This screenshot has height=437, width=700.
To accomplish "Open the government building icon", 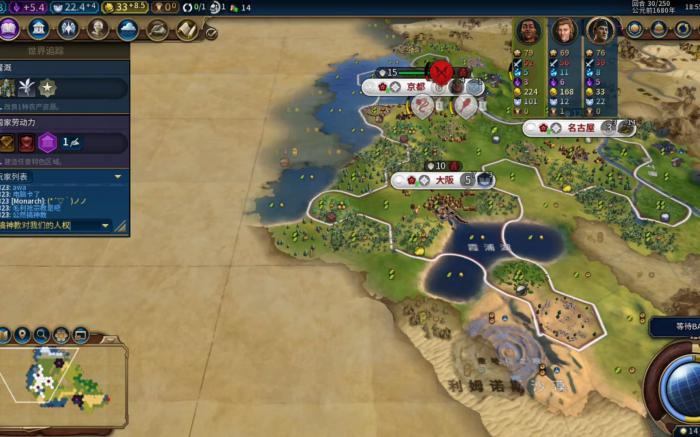I will [39, 29].
